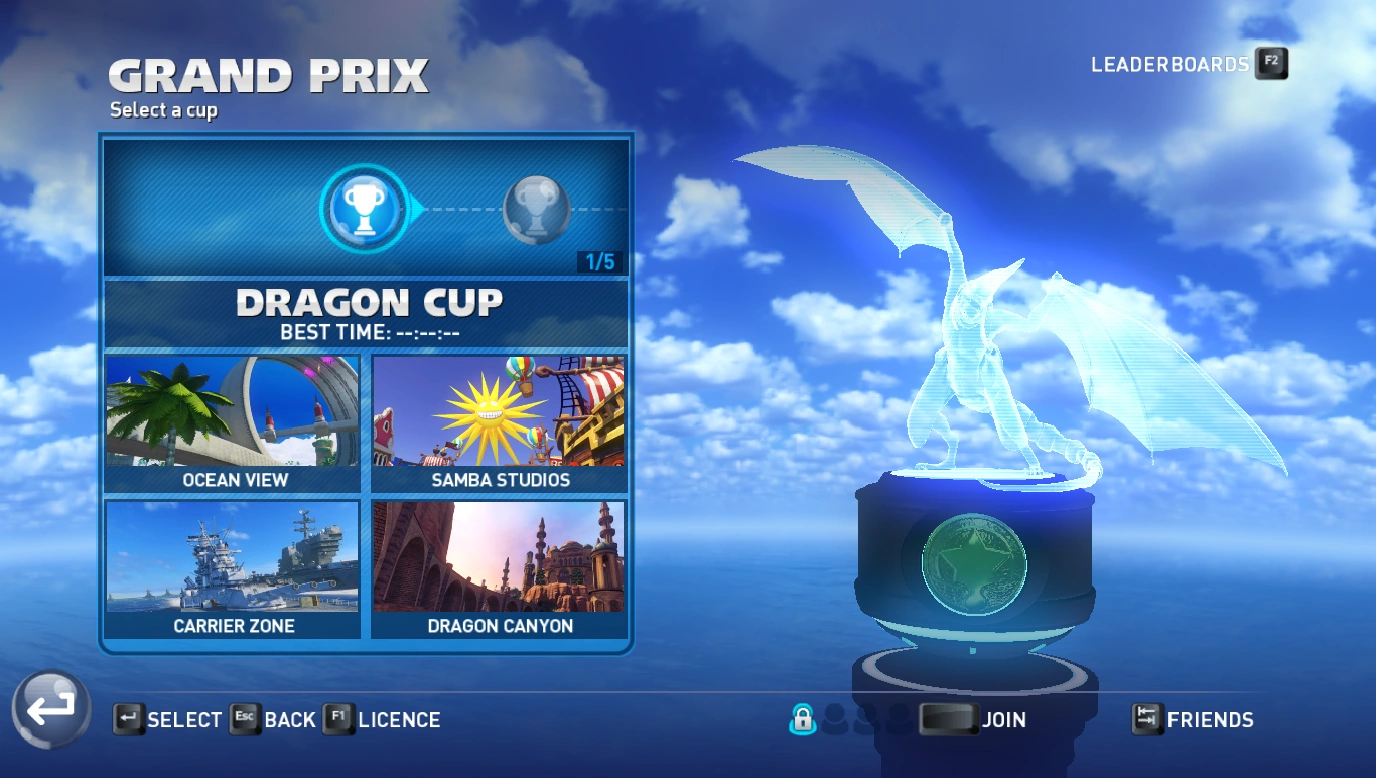Open the Licence screen
This screenshot has height=778, width=1376.
click(382, 719)
